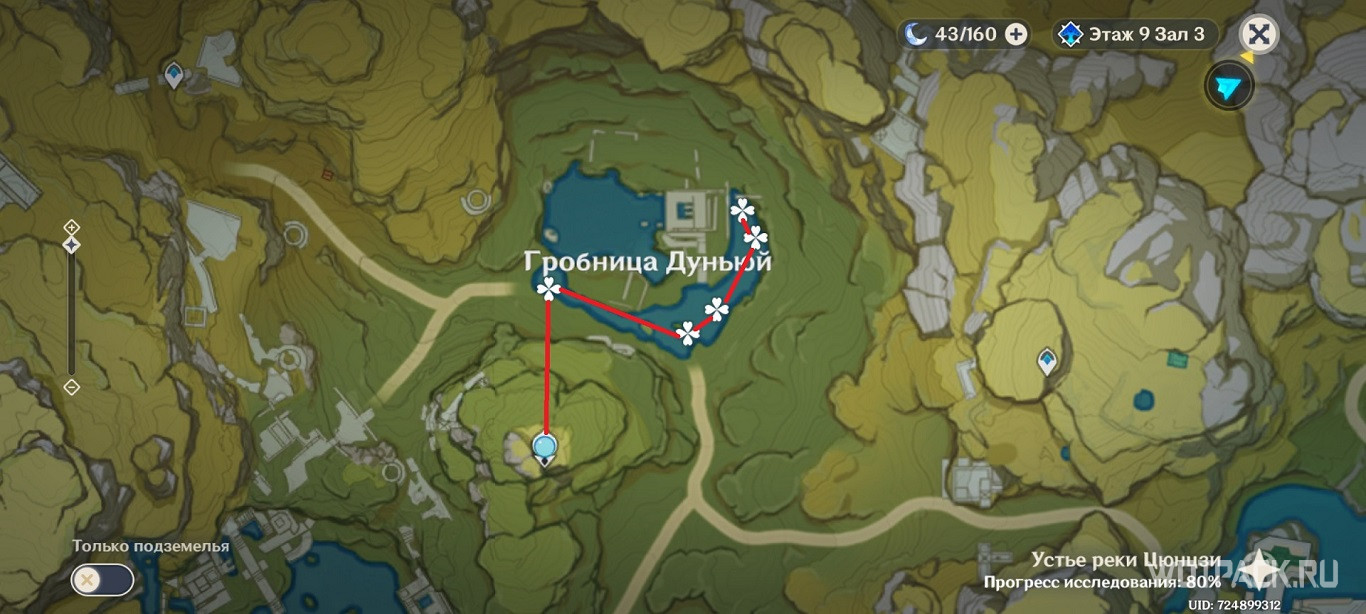This screenshot has width=1366, height=614.
Task: Zoom in with the plus on the zoom bar
Action: (x=72, y=227)
